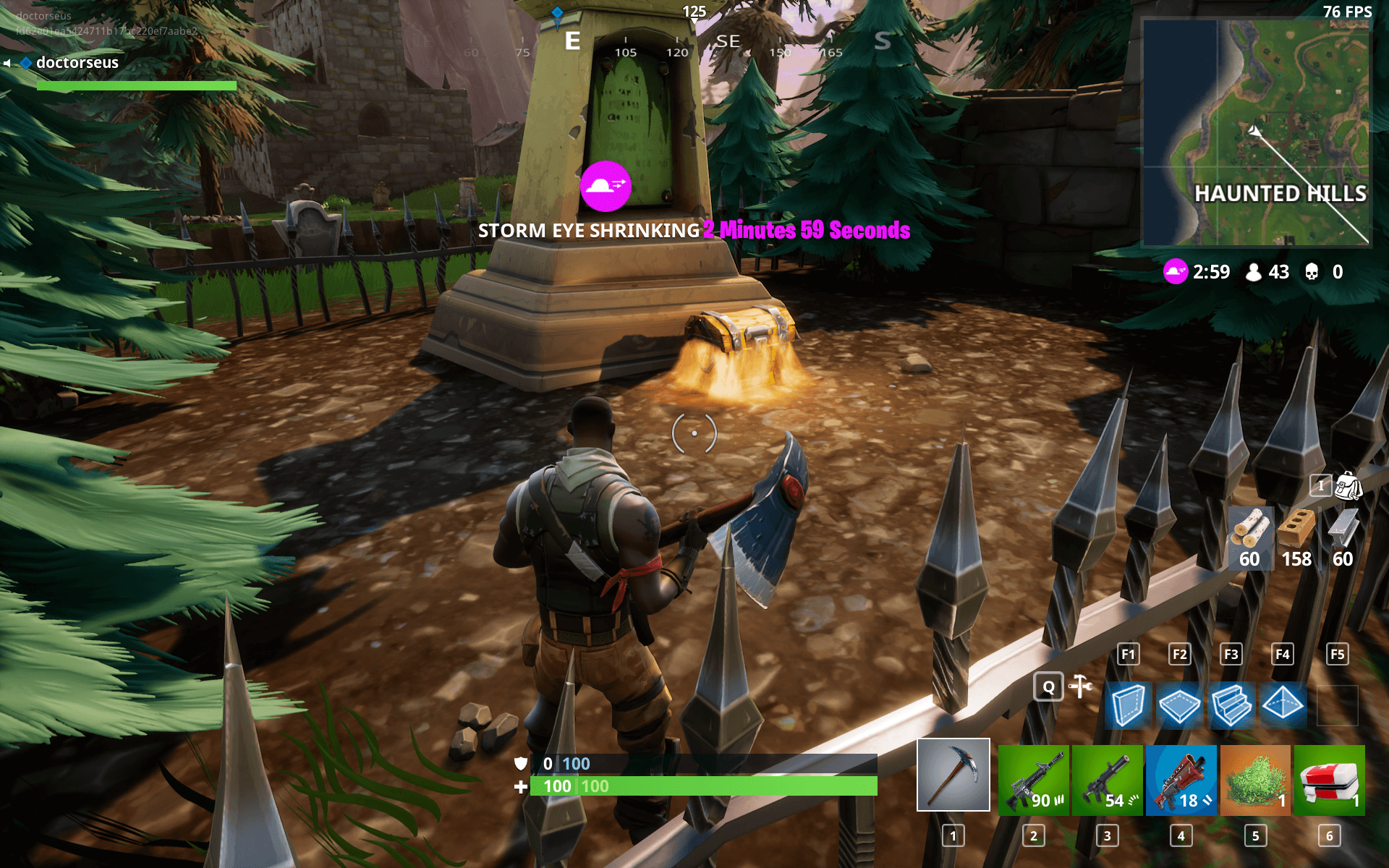
Task: Open the backpack inventory icon
Action: pos(1348,486)
